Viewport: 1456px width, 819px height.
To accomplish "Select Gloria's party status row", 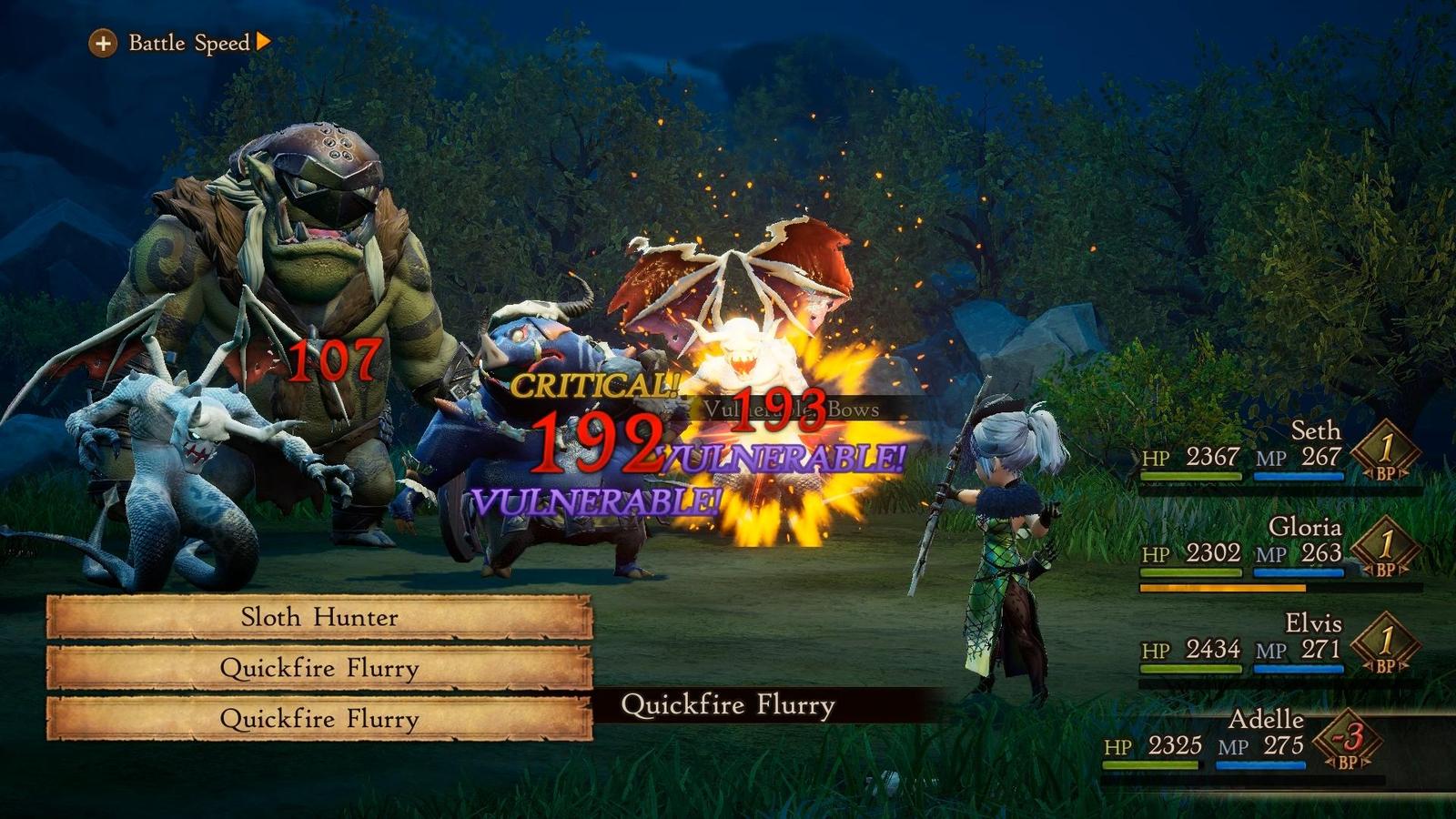I will [1279, 549].
